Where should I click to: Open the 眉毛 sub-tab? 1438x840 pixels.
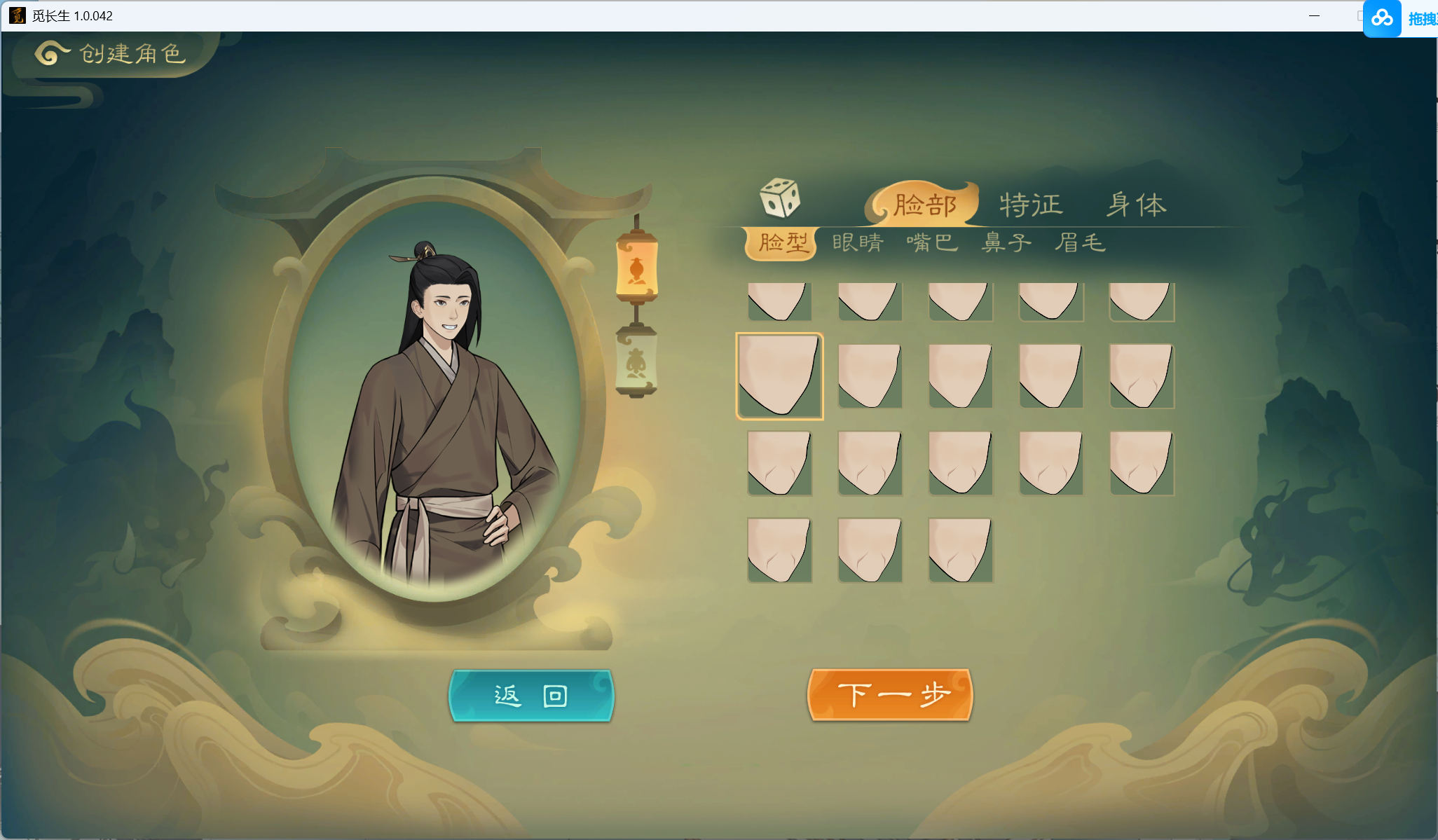pyautogui.click(x=1080, y=242)
